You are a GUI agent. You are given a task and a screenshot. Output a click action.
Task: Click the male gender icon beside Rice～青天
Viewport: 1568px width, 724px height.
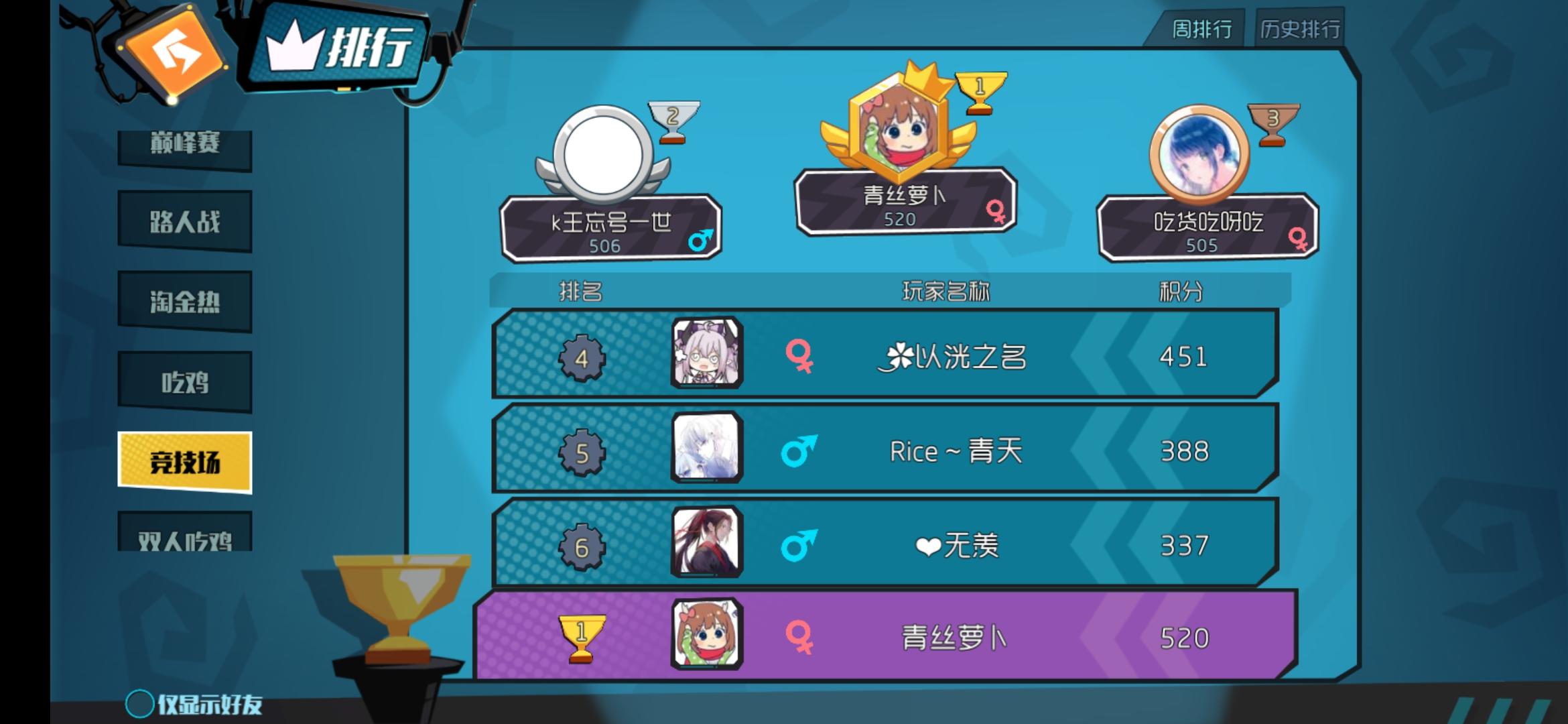click(x=797, y=451)
